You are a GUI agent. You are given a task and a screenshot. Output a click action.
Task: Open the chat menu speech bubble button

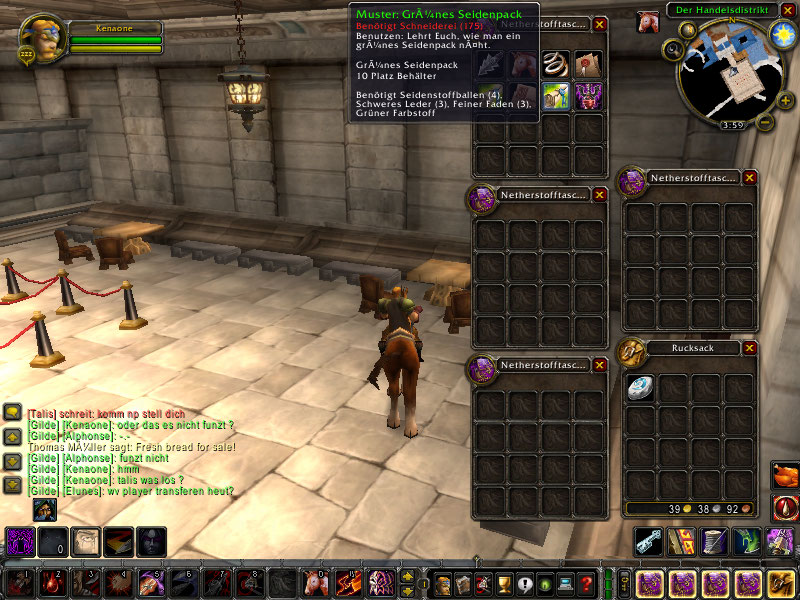point(13,413)
